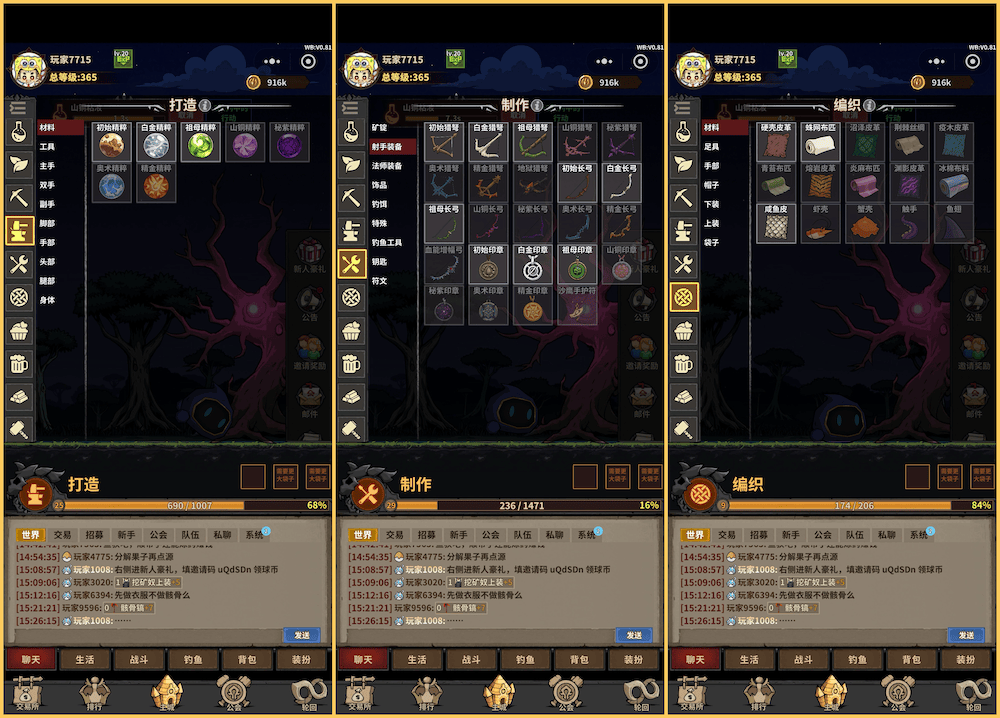Select the 初始猎弩 crossbow recipe
1000x718 pixels.
tap(445, 144)
